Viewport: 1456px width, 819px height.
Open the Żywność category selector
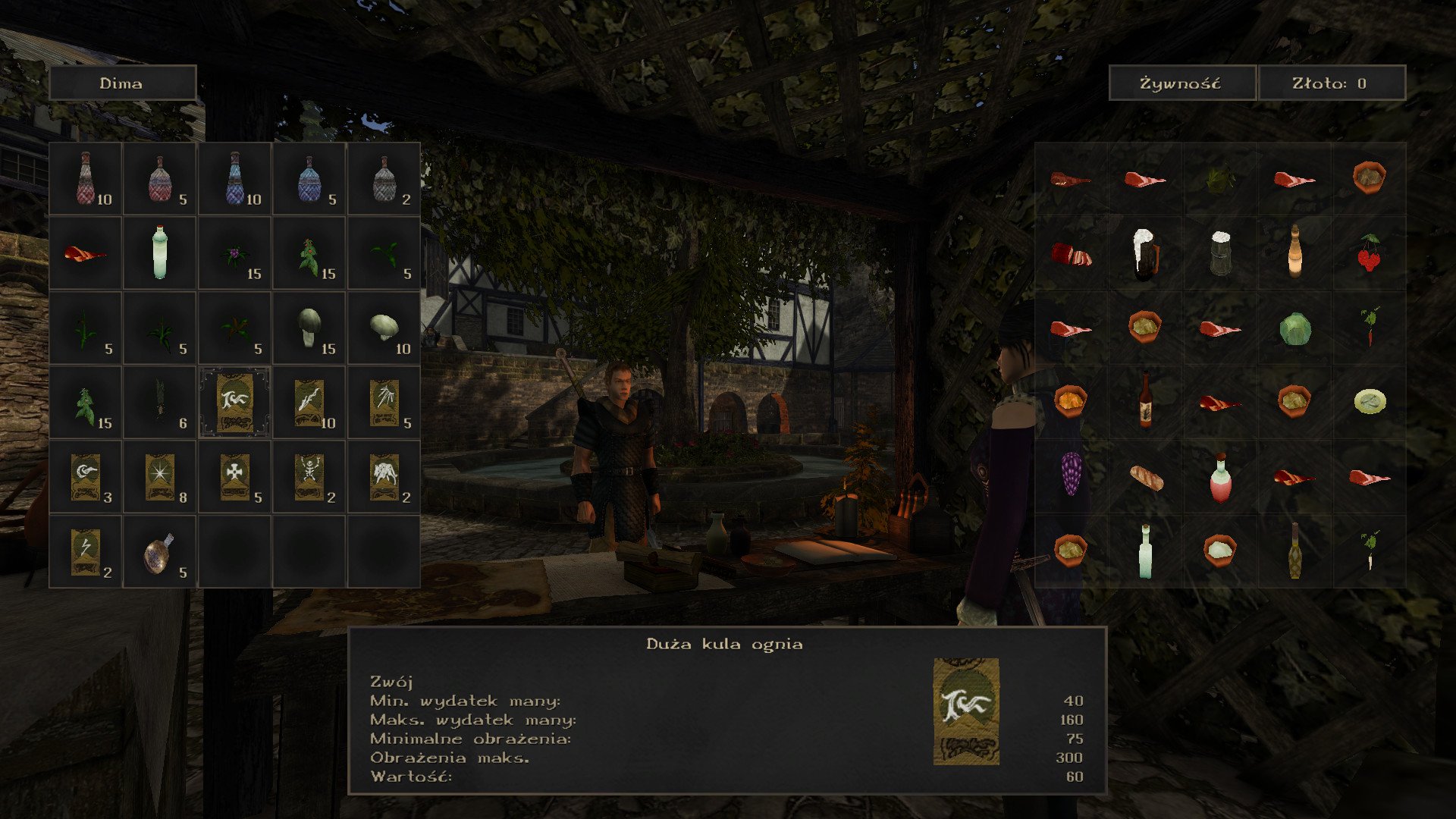coord(1181,83)
